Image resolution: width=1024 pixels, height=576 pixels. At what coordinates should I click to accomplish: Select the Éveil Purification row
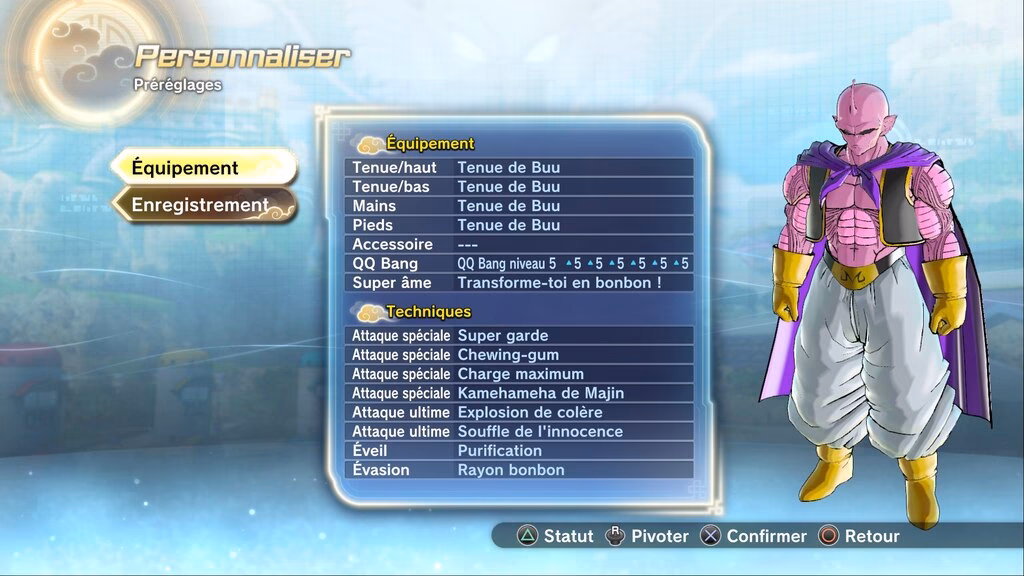coord(519,451)
